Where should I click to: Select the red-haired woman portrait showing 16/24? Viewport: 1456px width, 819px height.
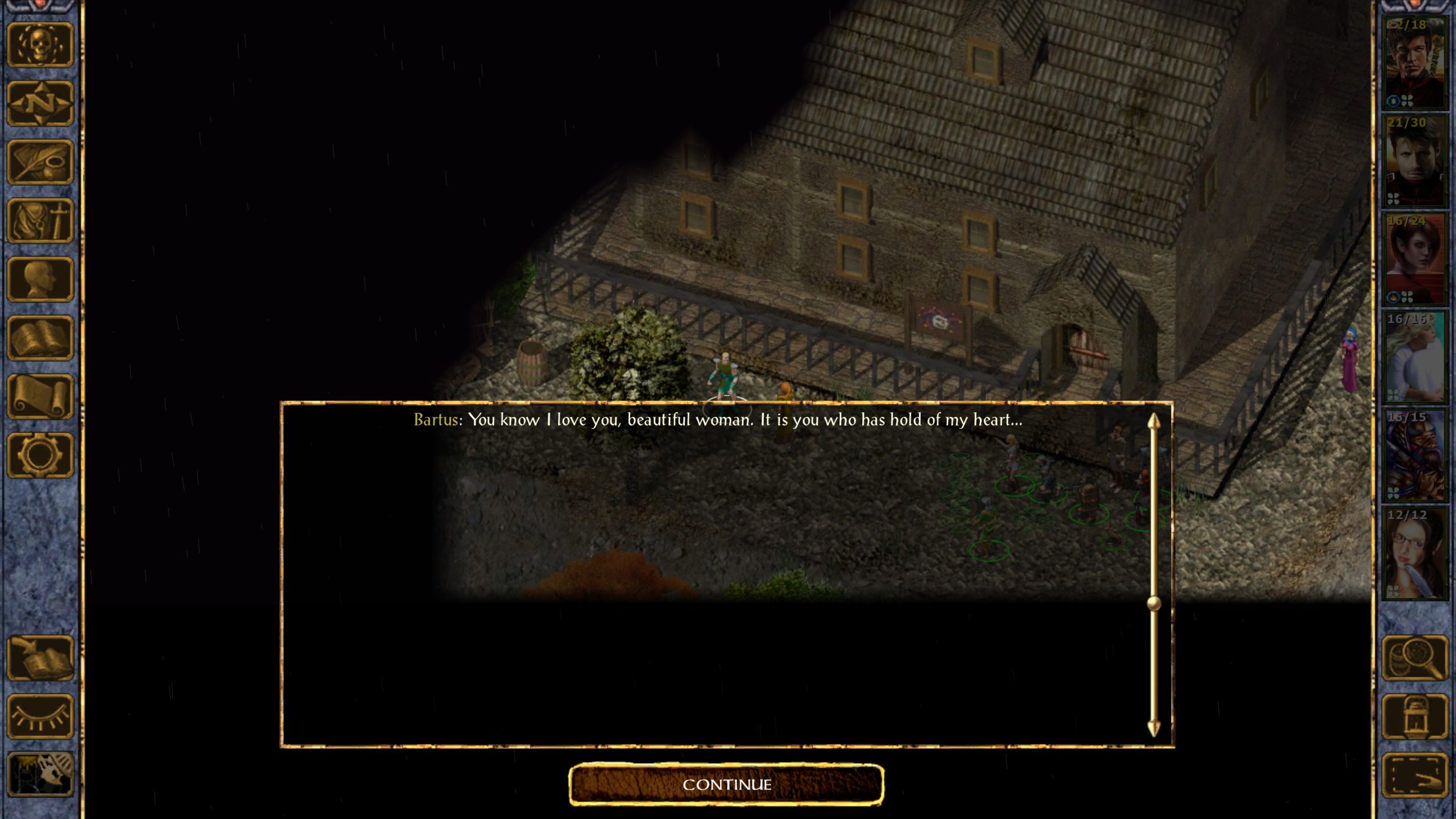[1414, 259]
